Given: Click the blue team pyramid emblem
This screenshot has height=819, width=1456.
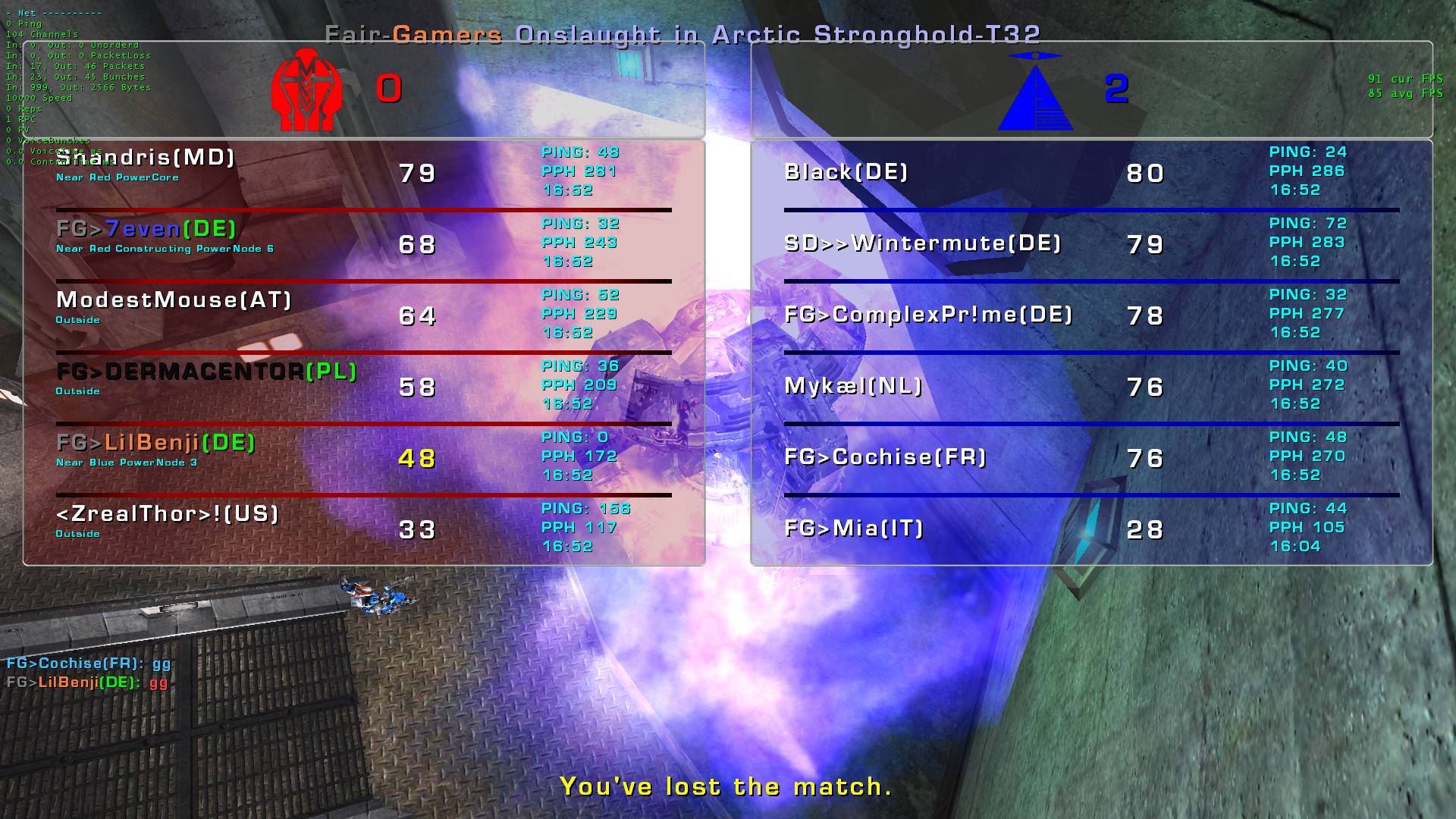Looking at the screenshot, I should click(x=1035, y=91).
